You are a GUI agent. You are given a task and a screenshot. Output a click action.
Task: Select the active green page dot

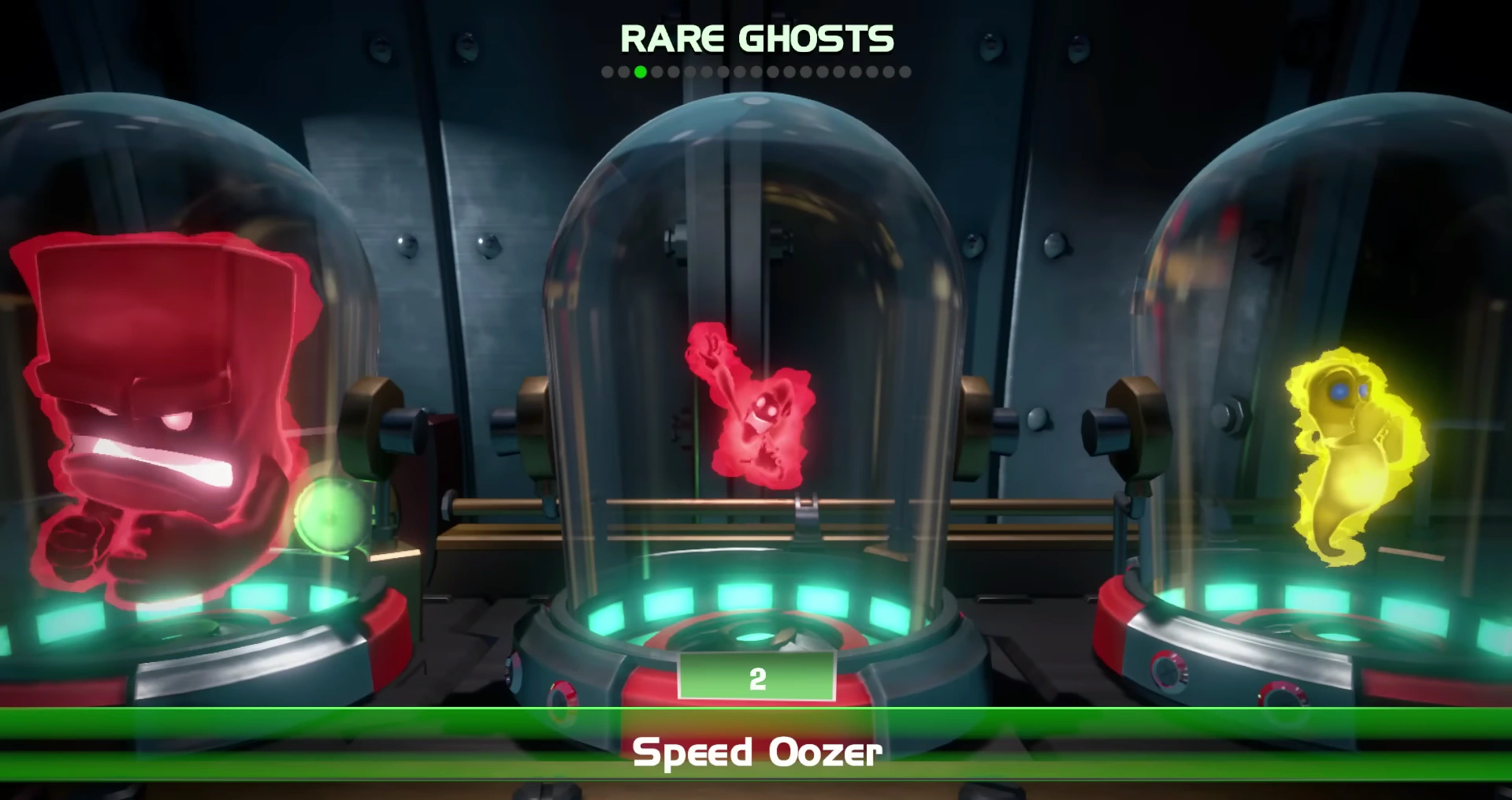[x=640, y=72]
